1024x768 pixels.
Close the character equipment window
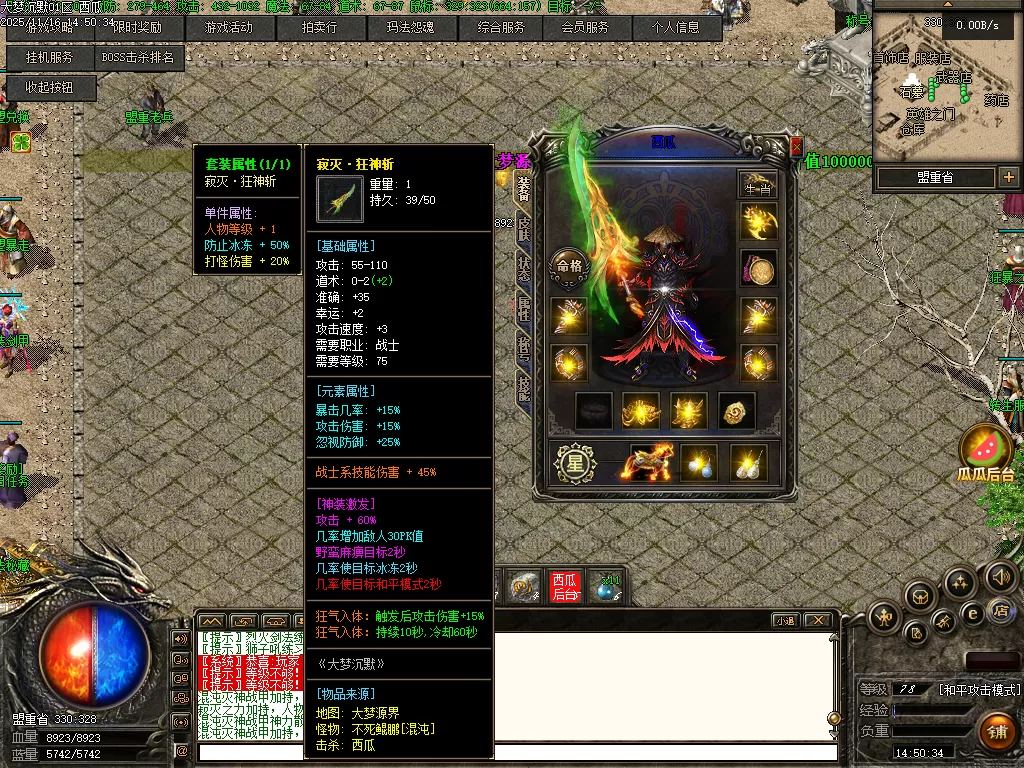(796, 146)
